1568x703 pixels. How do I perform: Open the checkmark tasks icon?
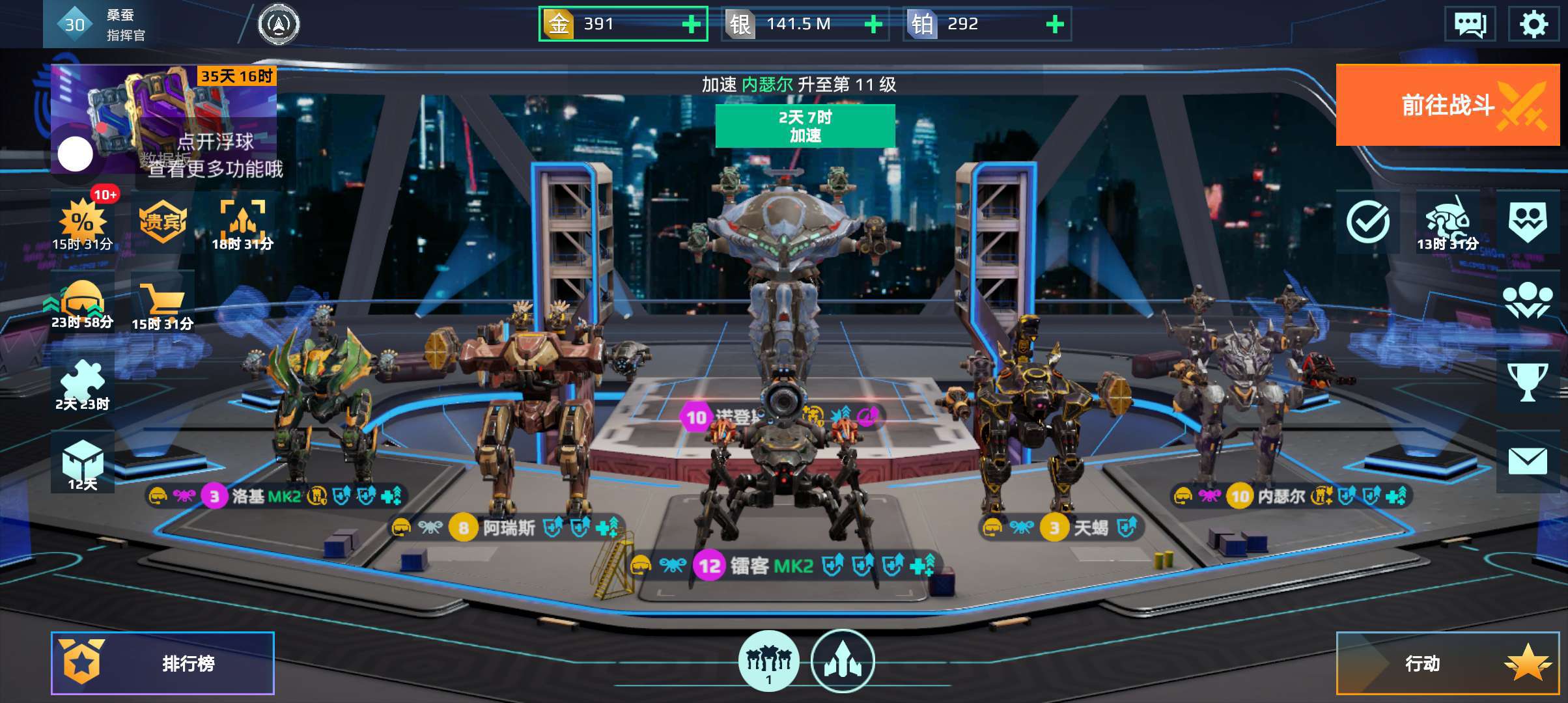(x=1367, y=223)
